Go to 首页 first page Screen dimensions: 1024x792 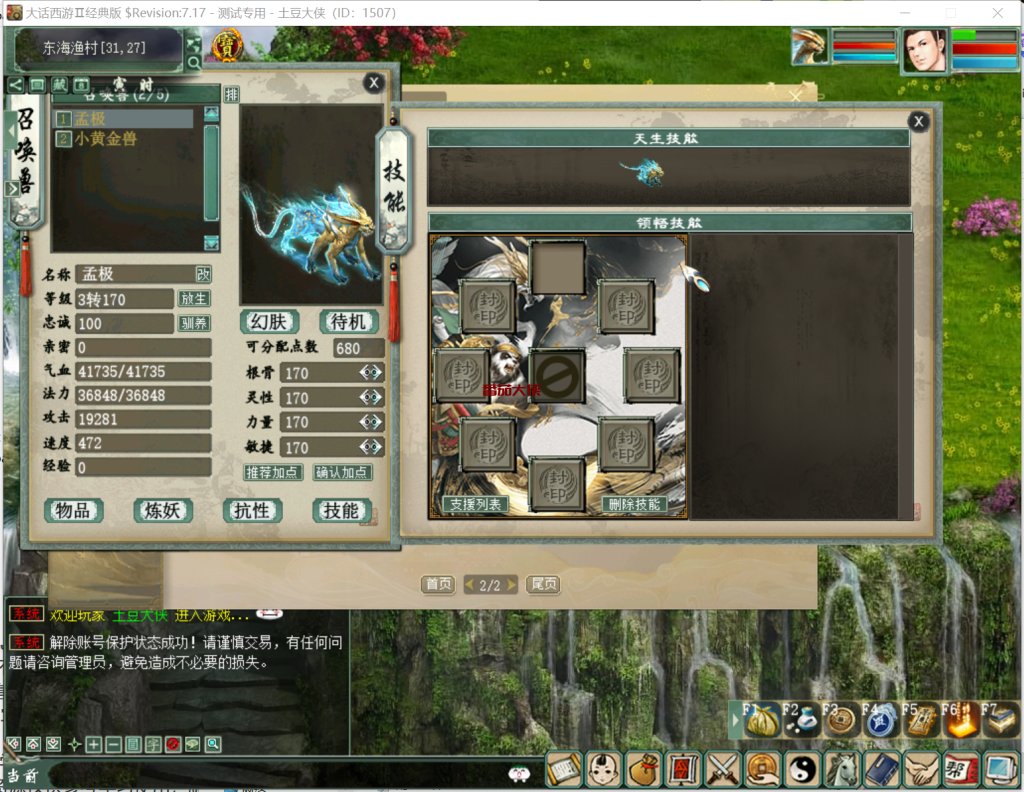pos(438,585)
